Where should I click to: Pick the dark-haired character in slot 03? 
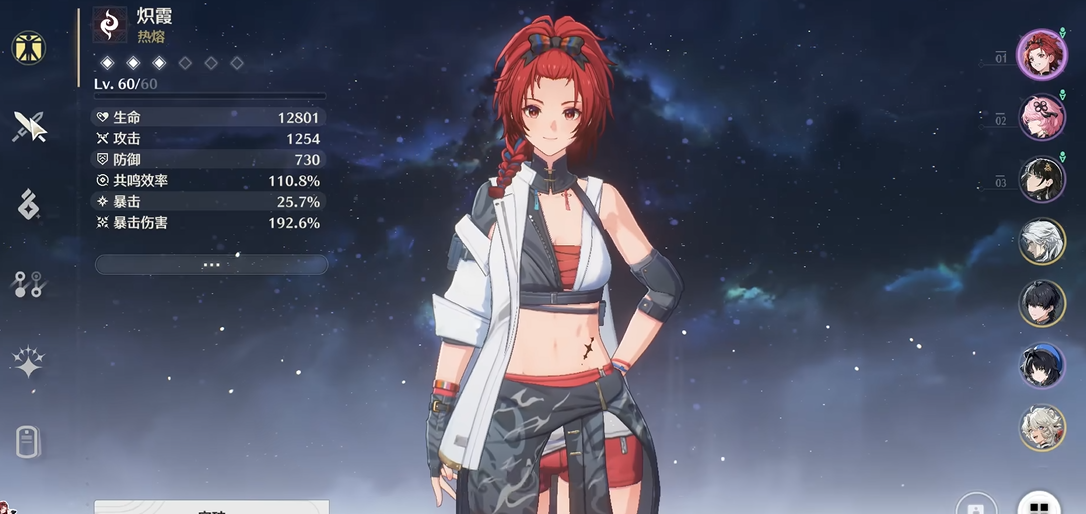click(x=1042, y=179)
